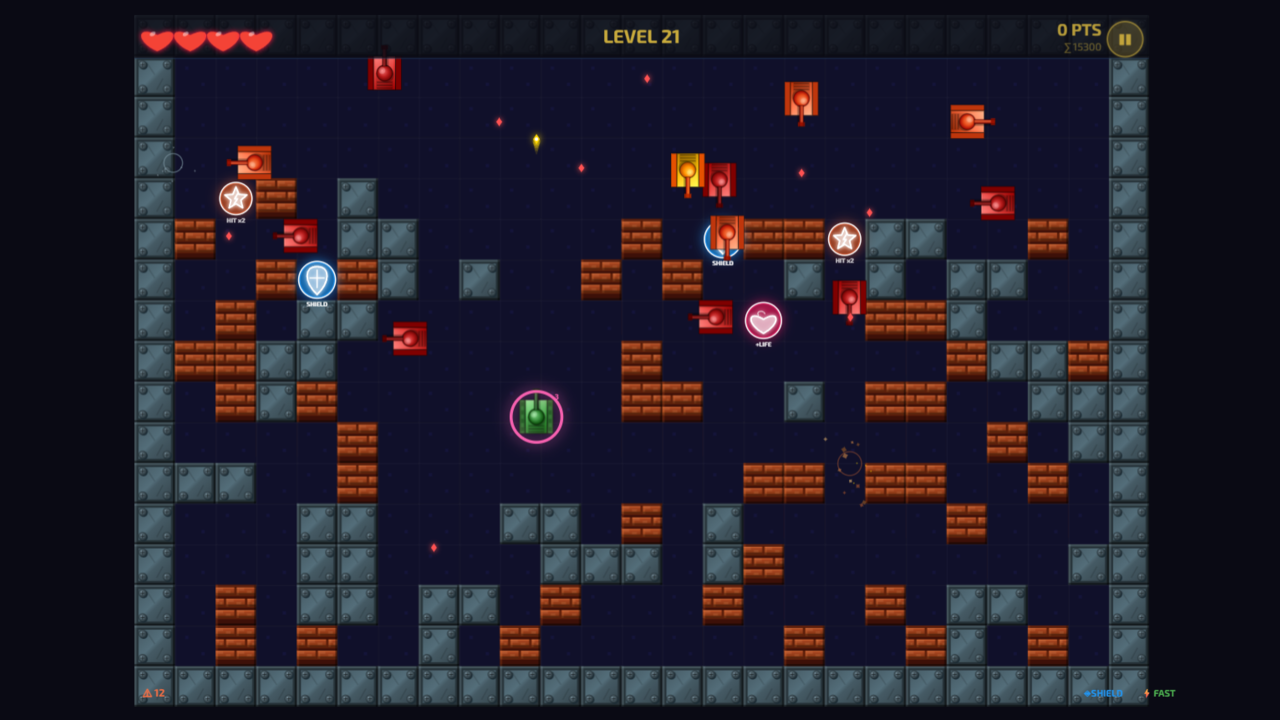Click the HIT x2 star badge in the center-right
The image size is (1280, 720).
coord(843,240)
